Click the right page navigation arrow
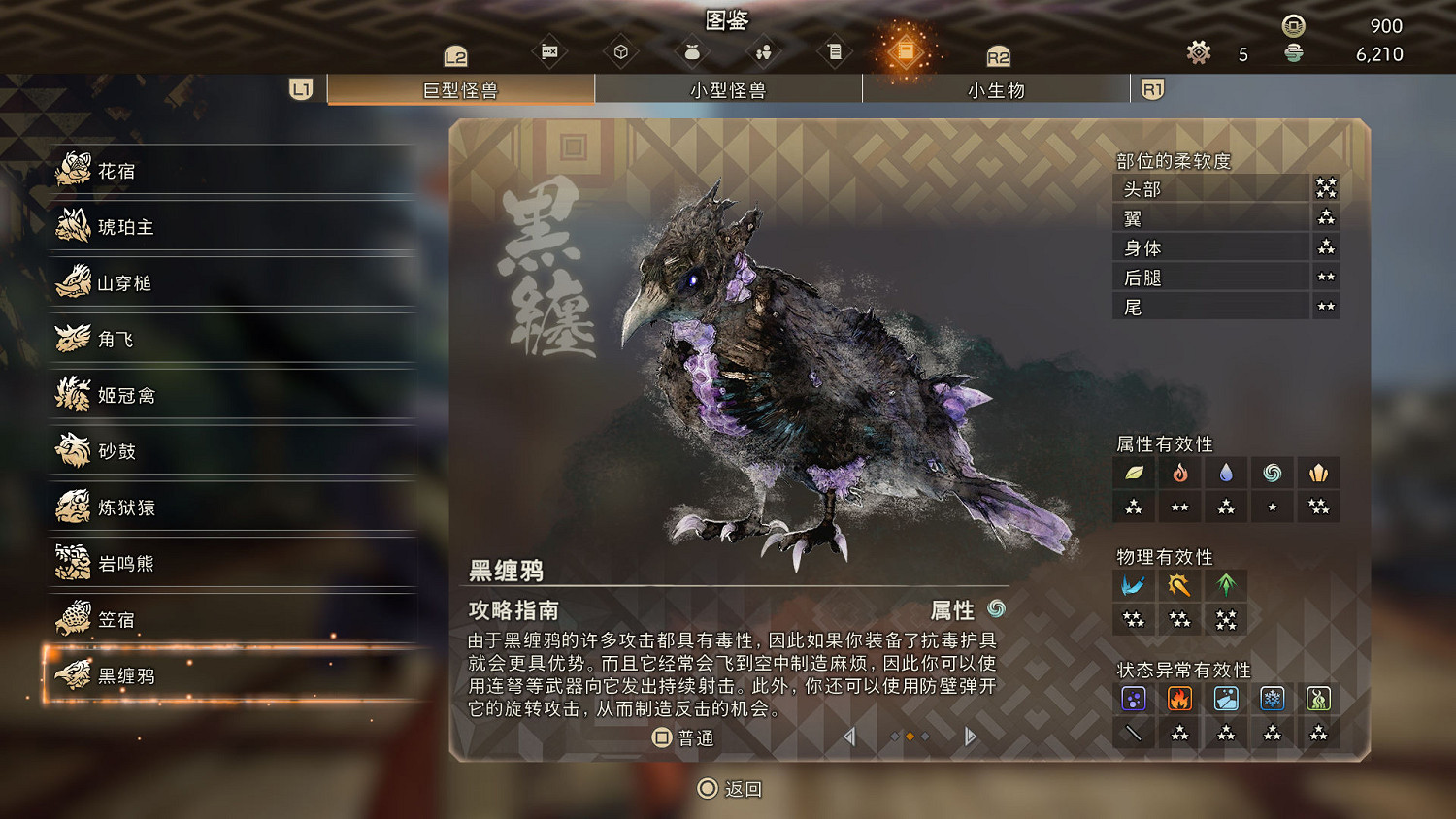The width and height of the screenshot is (1456, 819). 969,737
